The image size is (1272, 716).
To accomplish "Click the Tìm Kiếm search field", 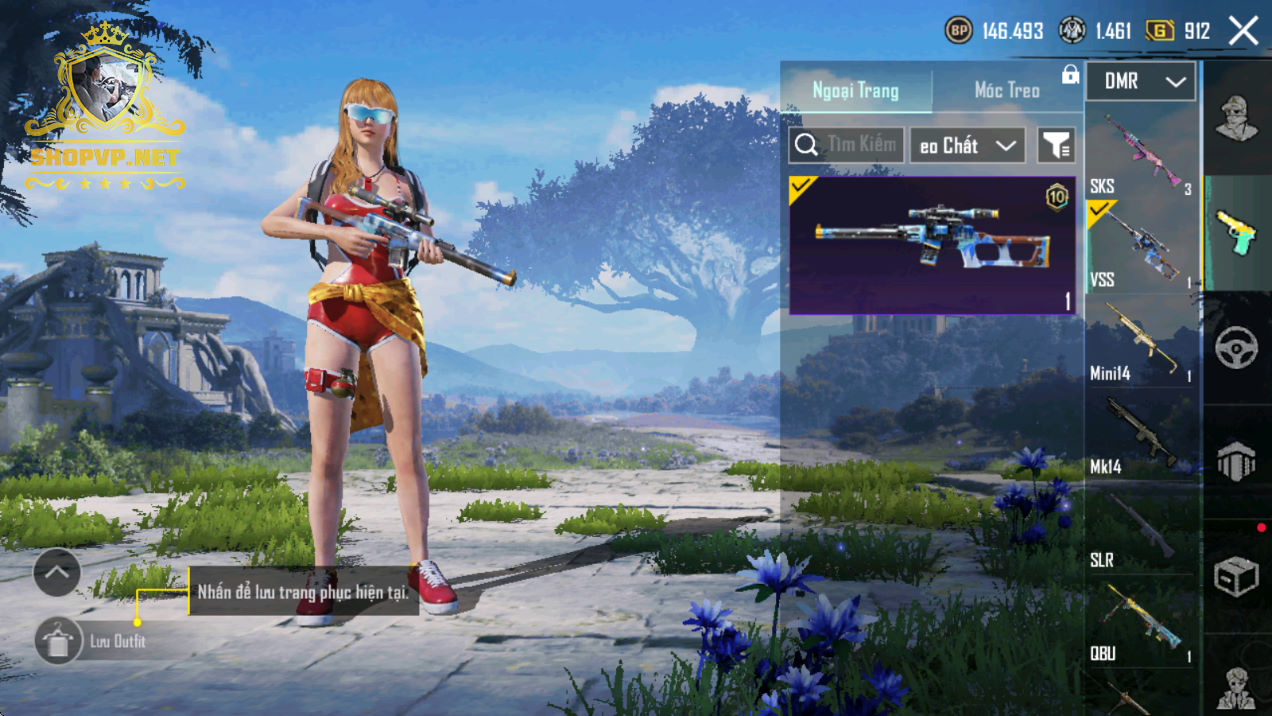I will point(847,145).
